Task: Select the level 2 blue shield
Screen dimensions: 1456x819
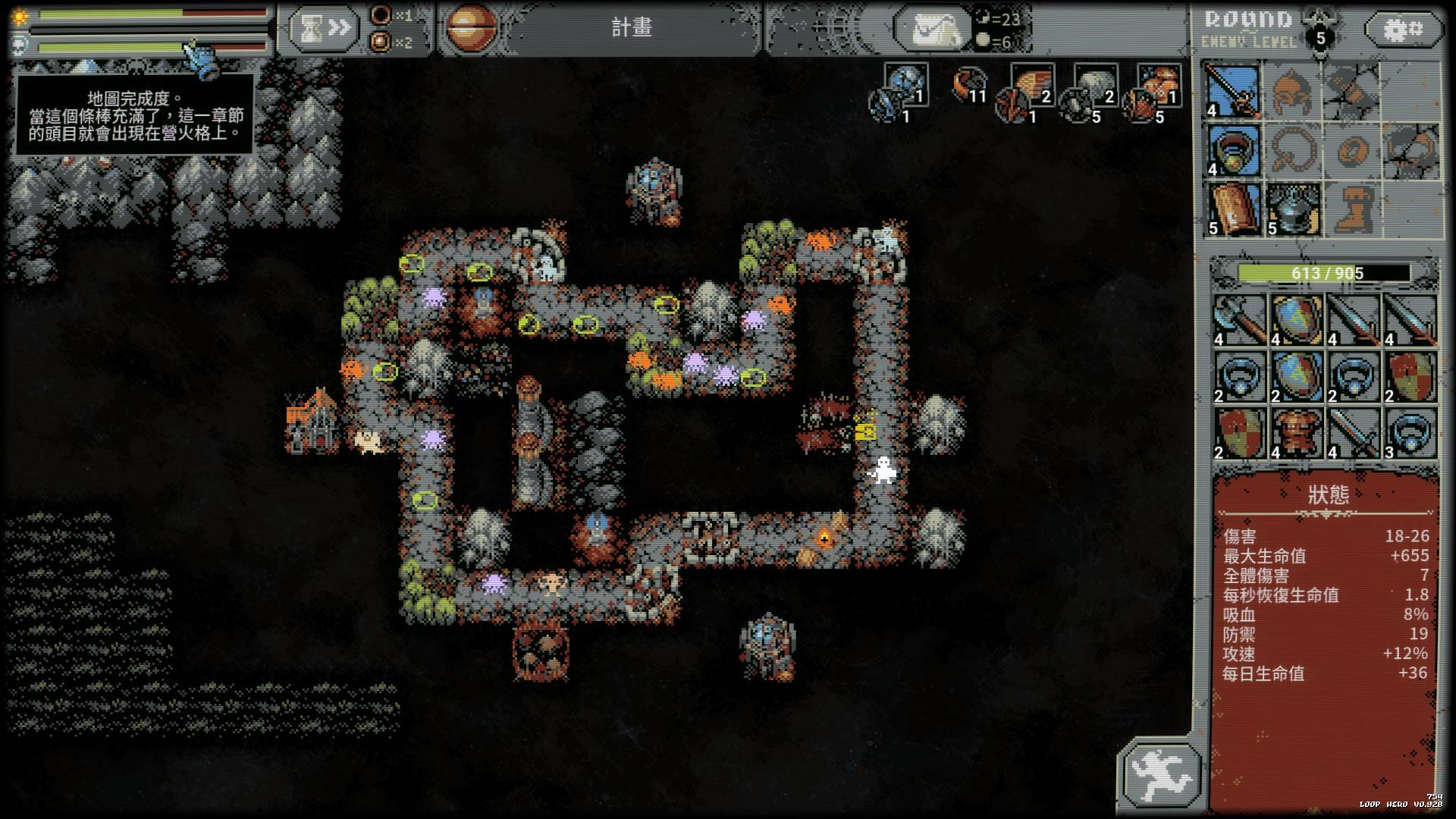Action: point(1297,377)
